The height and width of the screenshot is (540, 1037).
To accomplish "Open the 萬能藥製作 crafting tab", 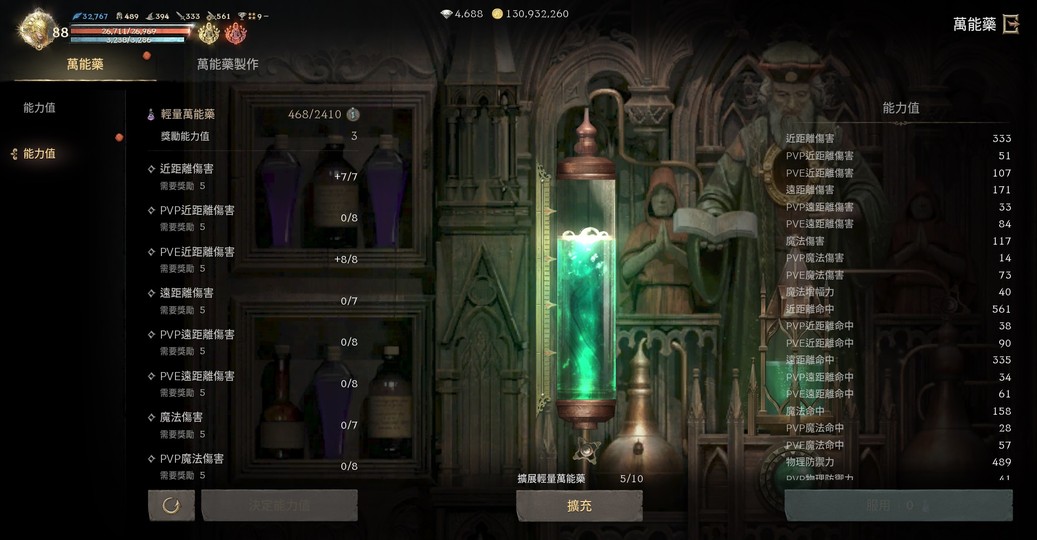I will coord(227,64).
